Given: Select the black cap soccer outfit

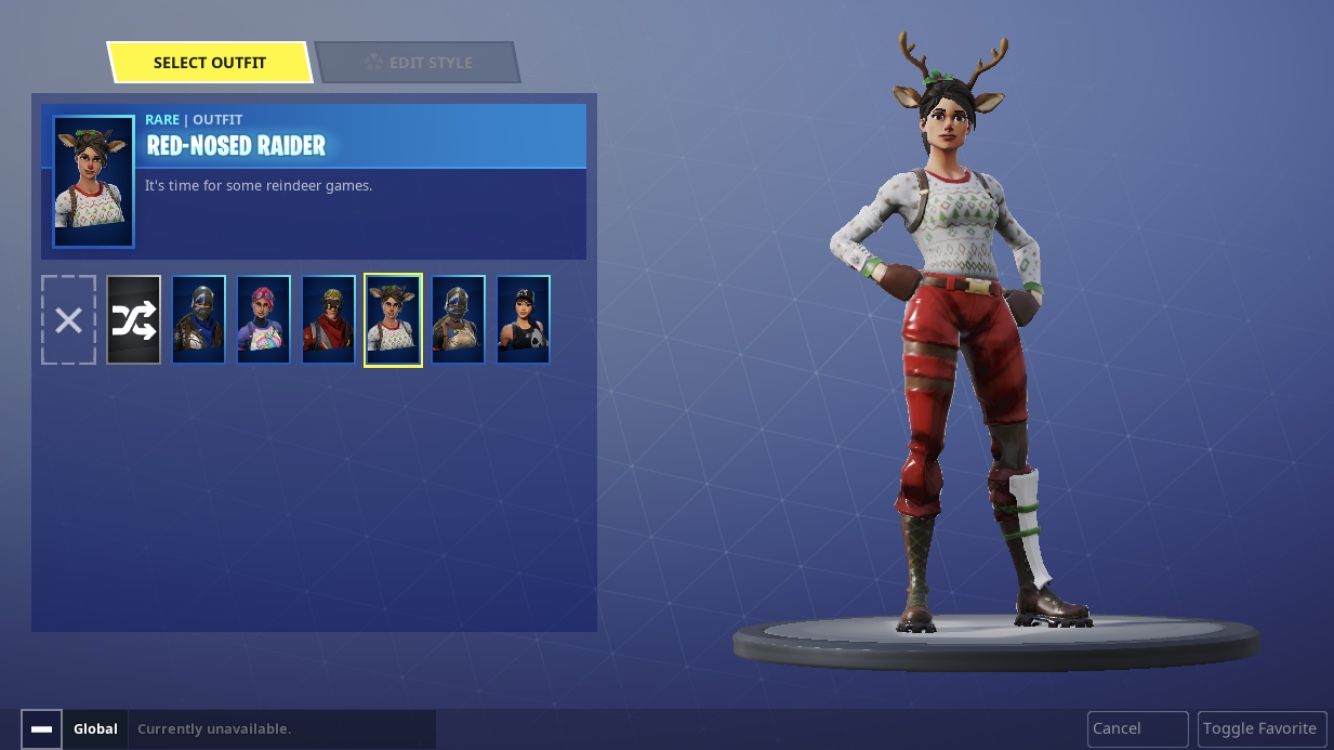Looking at the screenshot, I should tap(523, 320).
